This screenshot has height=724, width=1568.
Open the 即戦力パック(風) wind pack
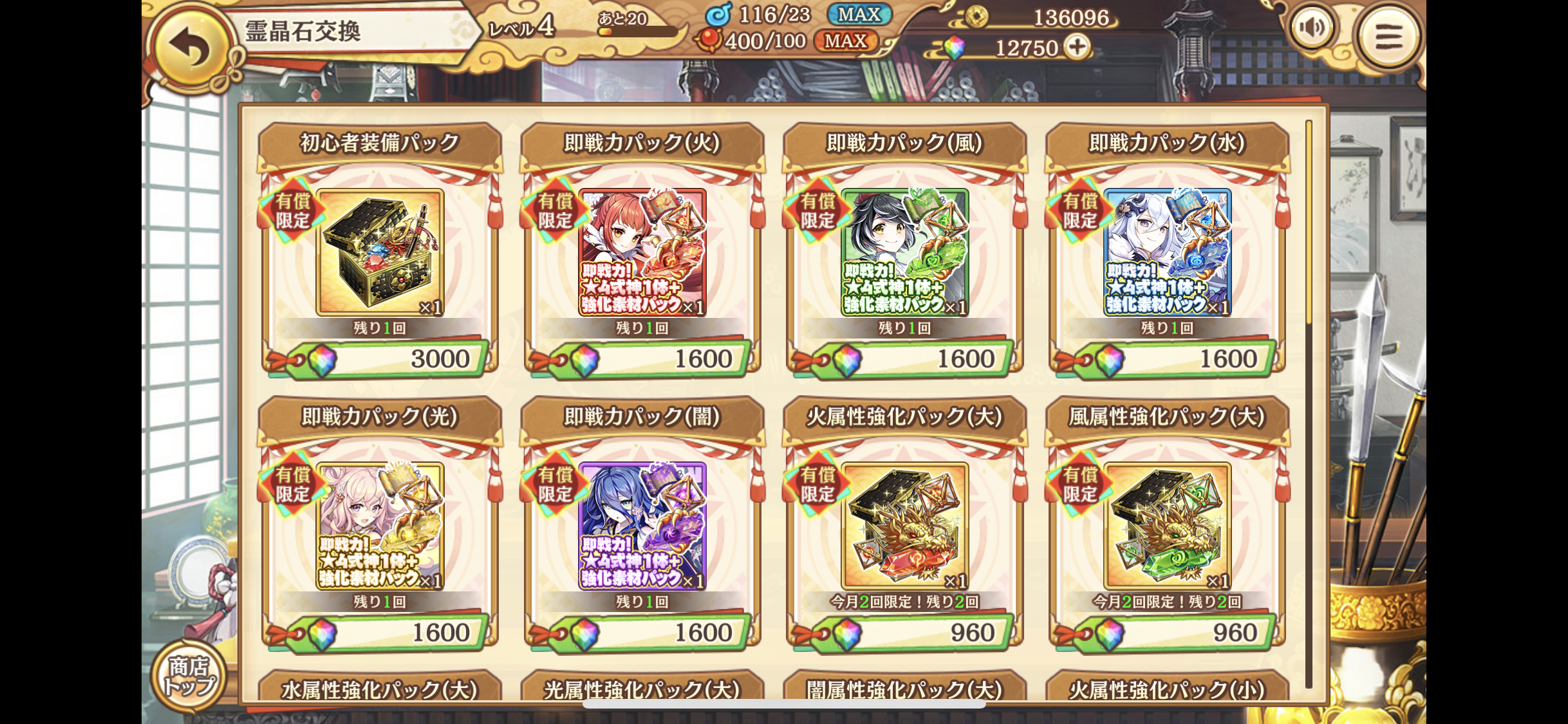pos(904,252)
